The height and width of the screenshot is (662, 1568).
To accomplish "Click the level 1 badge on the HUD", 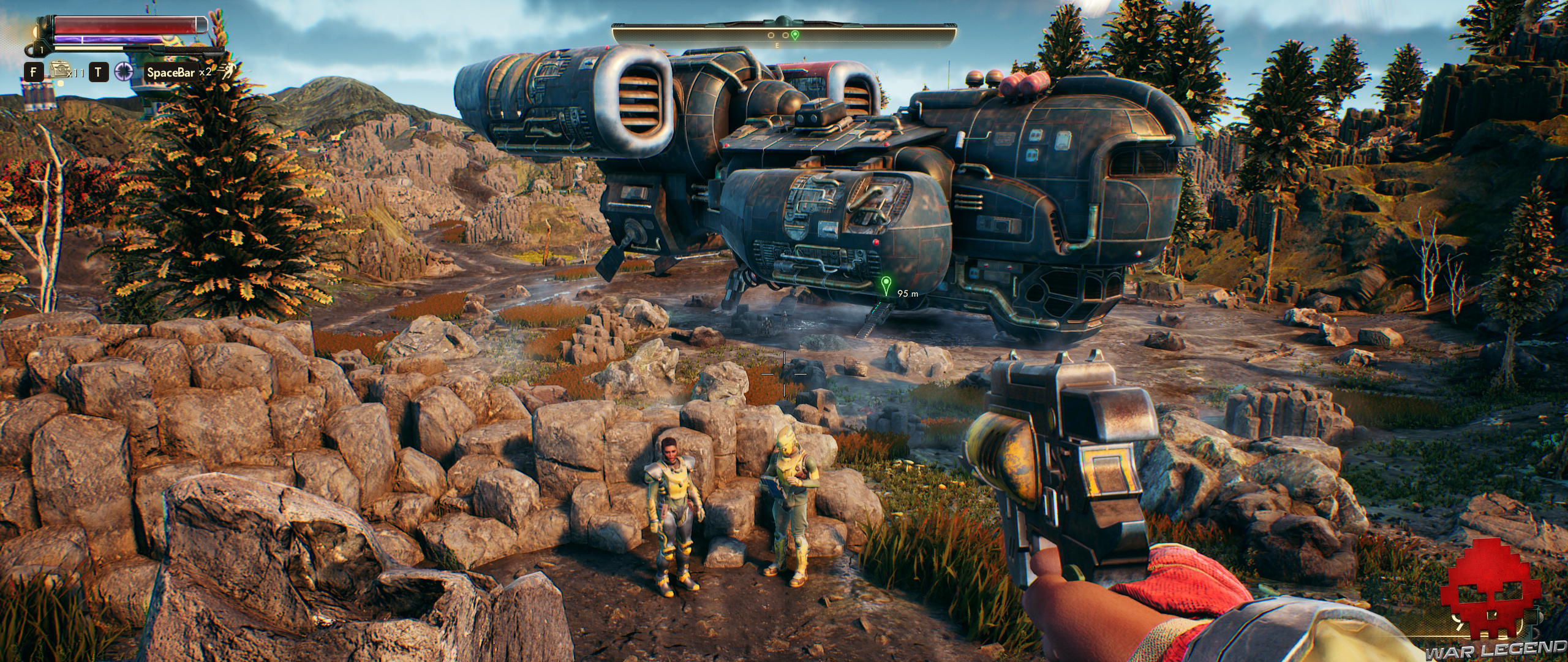I will point(42,51).
